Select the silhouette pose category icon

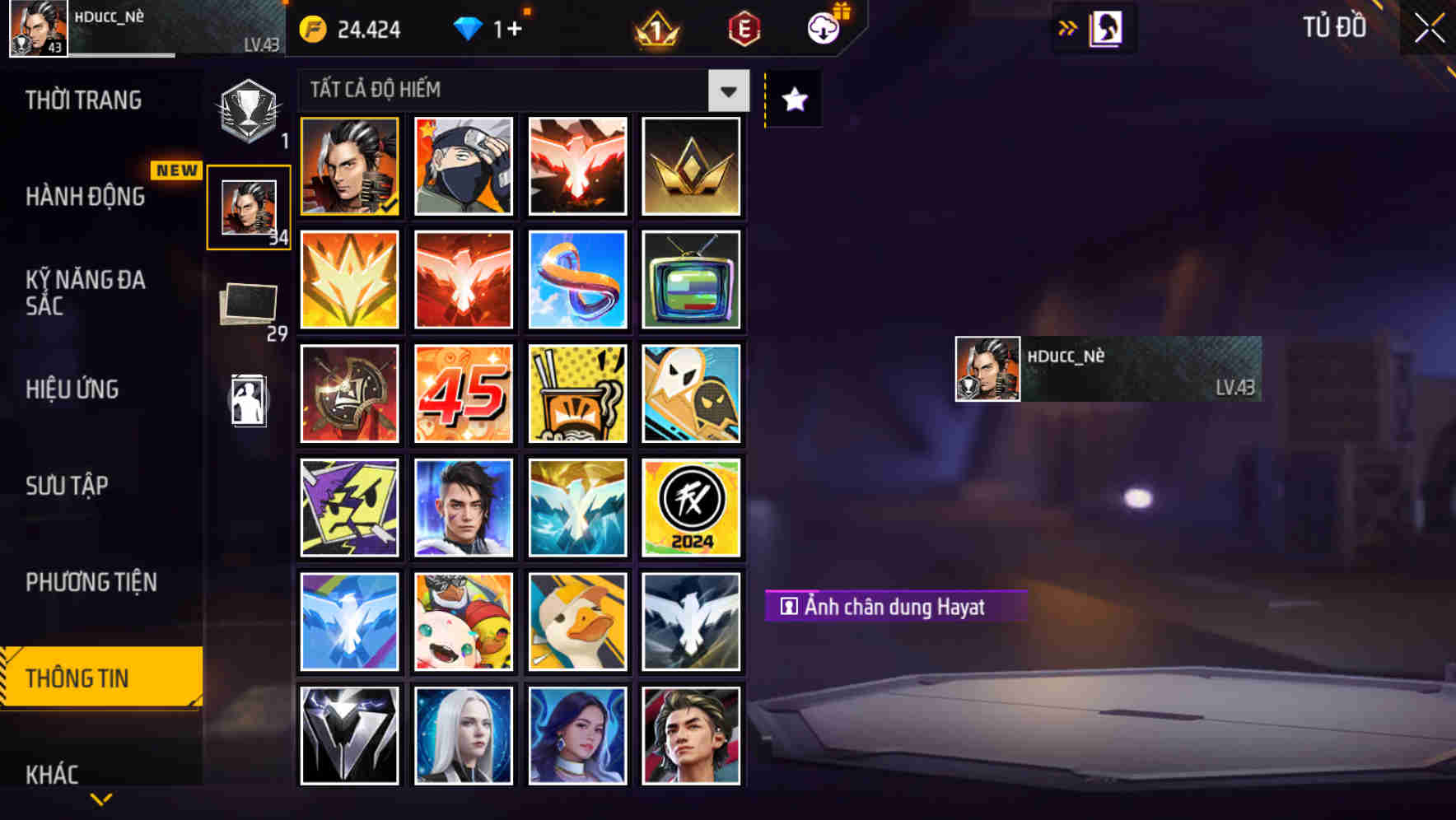pyautogui.click(x=248, y=401)
